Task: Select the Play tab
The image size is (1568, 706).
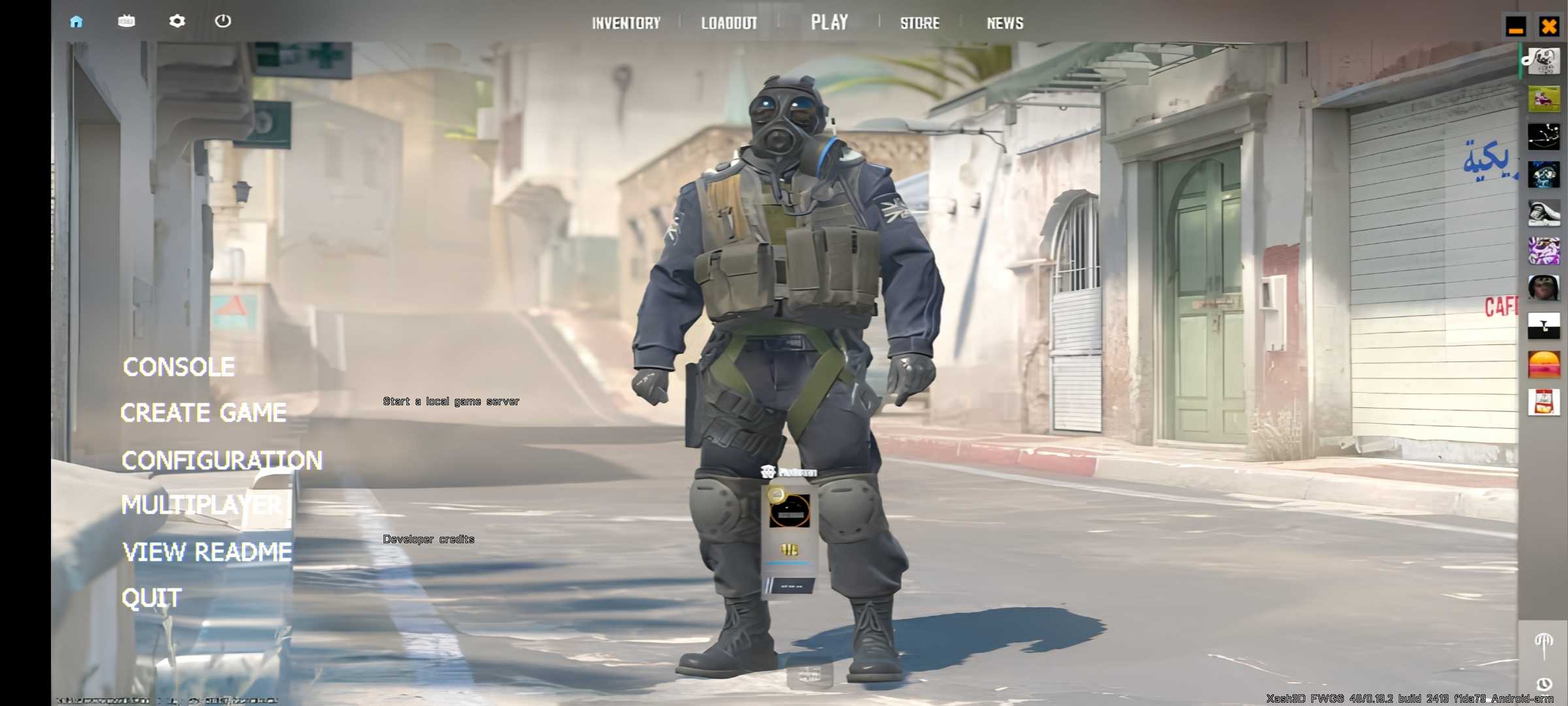Action: 829,22
